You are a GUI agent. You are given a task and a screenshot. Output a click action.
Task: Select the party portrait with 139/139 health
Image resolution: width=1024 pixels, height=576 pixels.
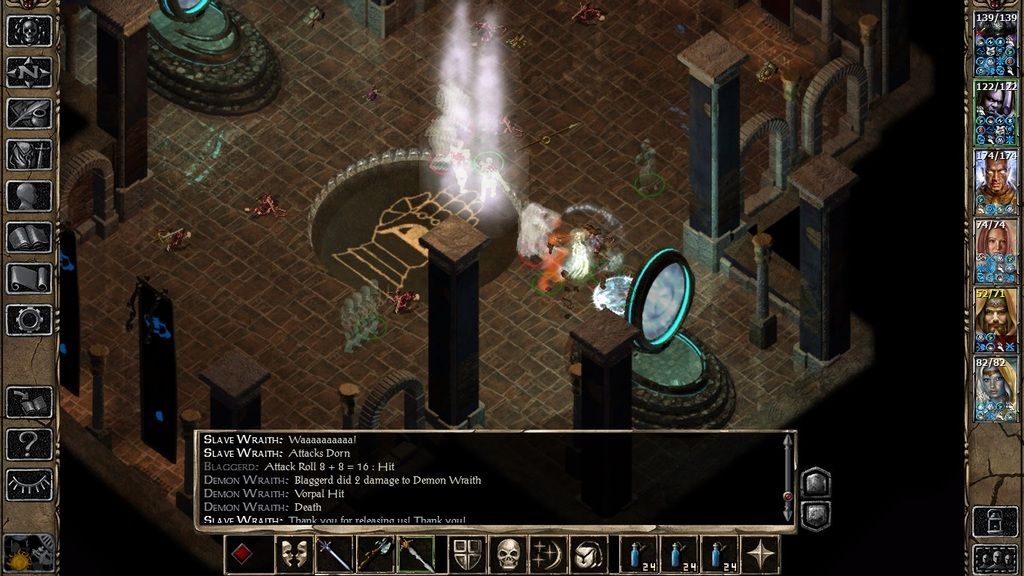[995, 45]
